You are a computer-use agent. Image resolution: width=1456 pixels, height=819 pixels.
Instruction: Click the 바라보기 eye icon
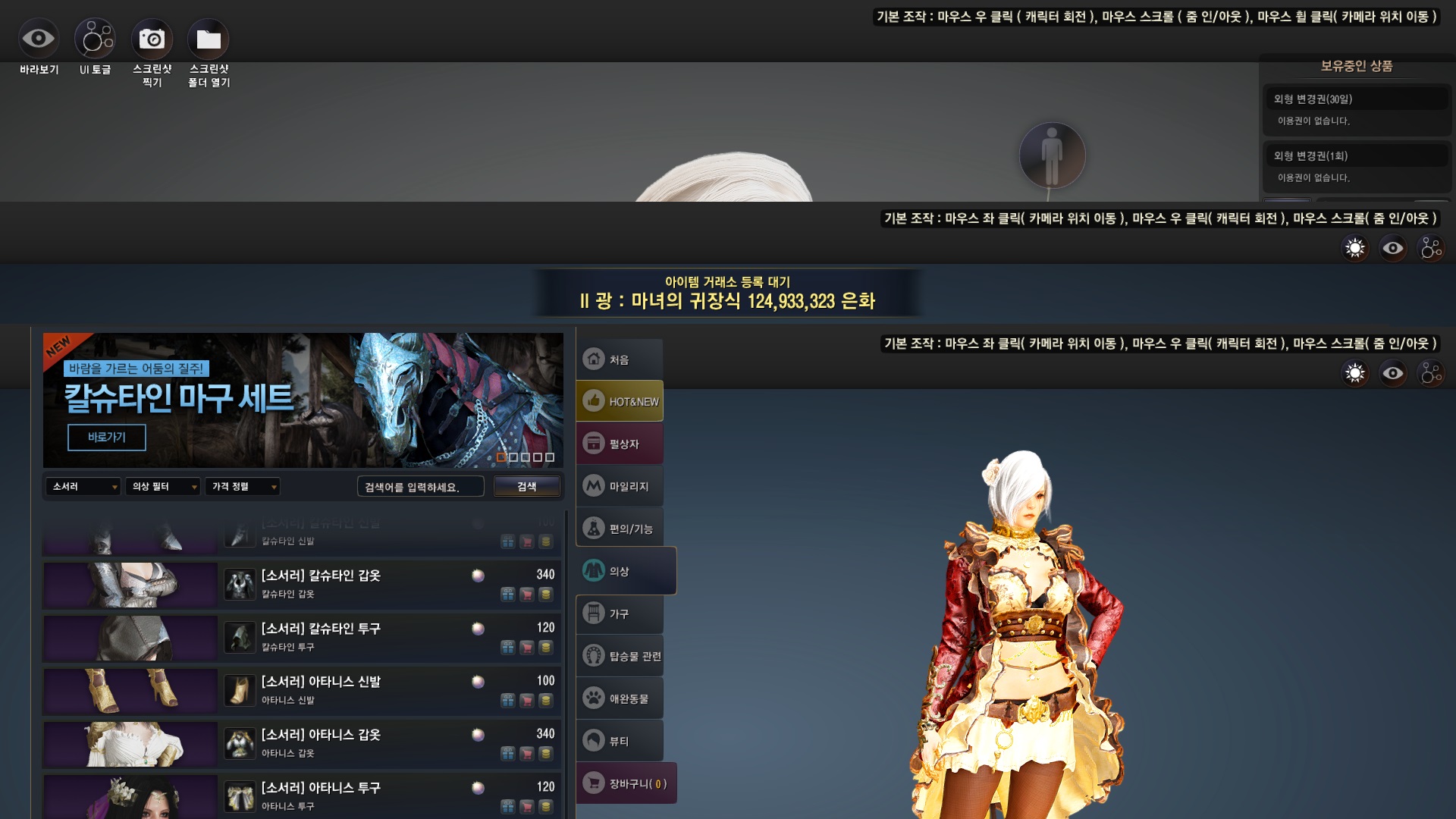click(38, 39)
